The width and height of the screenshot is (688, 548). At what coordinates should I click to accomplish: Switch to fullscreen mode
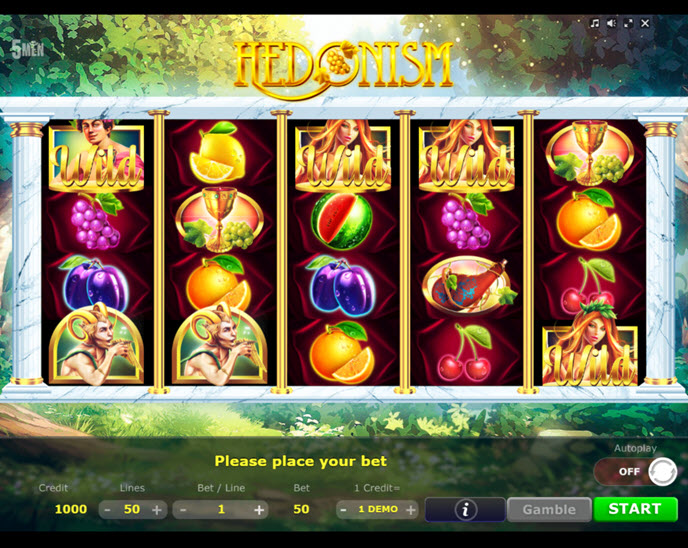point(628,22)
